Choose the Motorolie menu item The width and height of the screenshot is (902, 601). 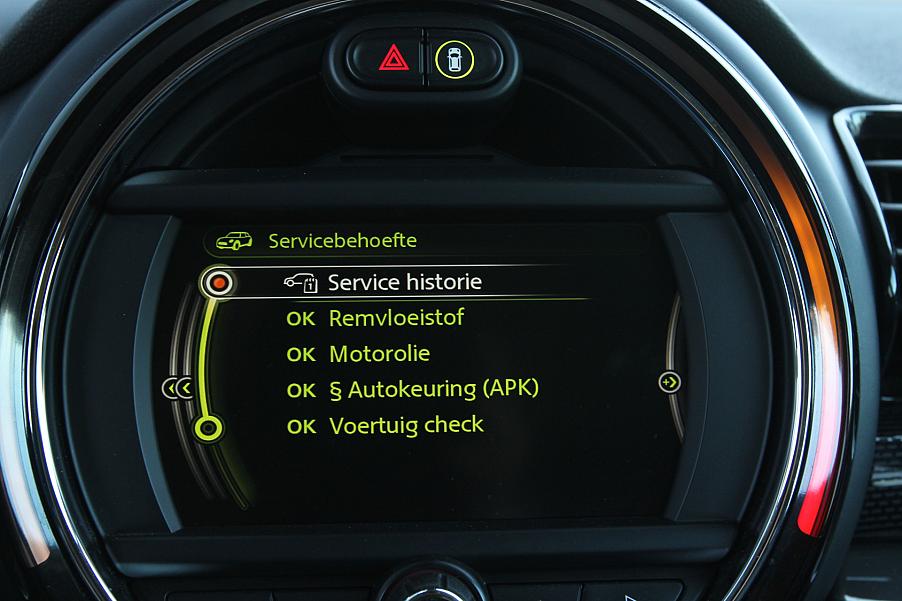(x=379, y=354)
